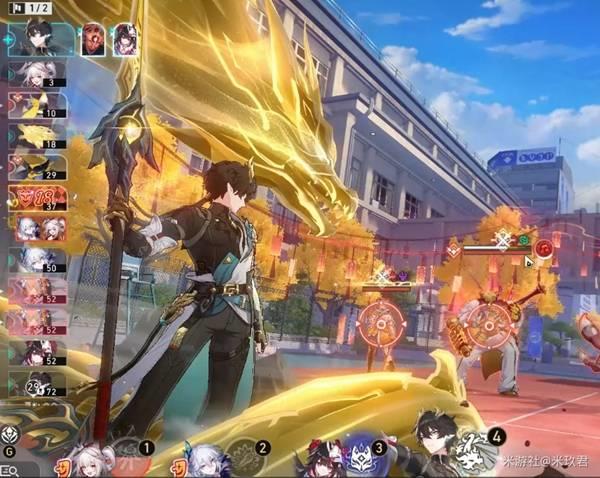This screenshot has width=600, height=478.
Task: Select the highlighted red turn-order entry
Action: (38, 197)
